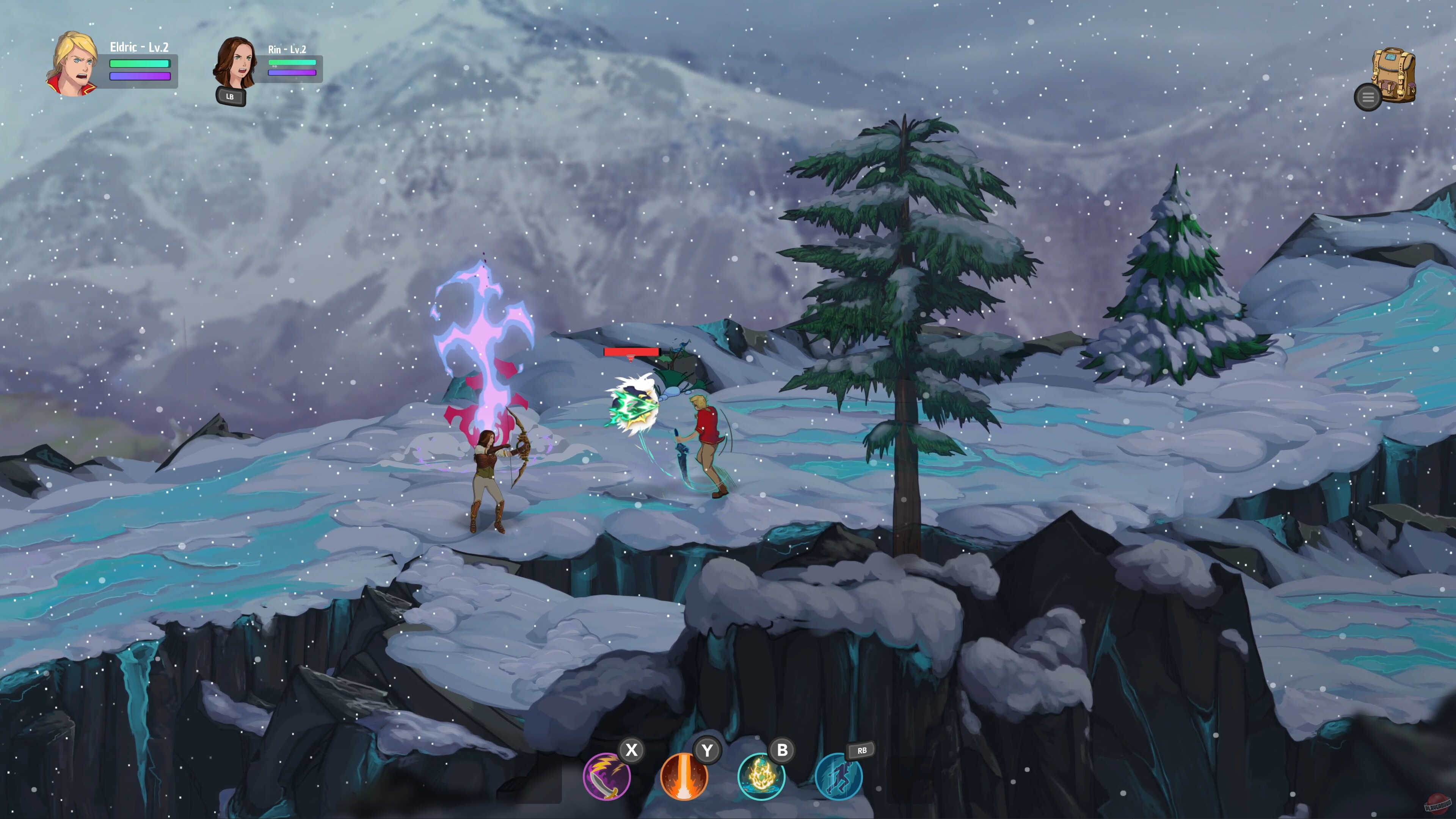Click the enemy's red health bar
The image size is (1456, 819).
pos(631,351)
